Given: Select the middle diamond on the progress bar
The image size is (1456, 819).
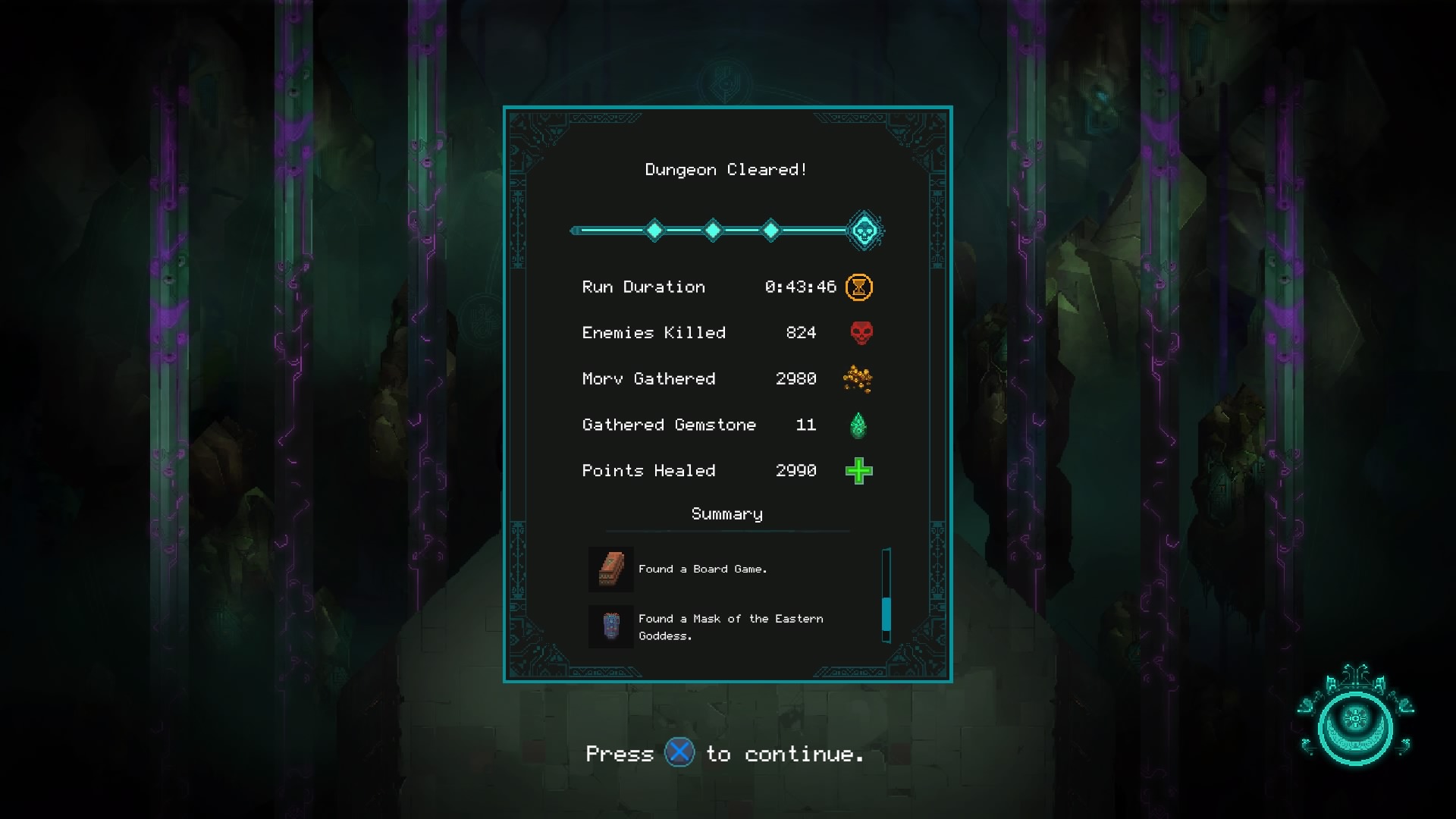Looking at the screenshot, I should 713,228.
